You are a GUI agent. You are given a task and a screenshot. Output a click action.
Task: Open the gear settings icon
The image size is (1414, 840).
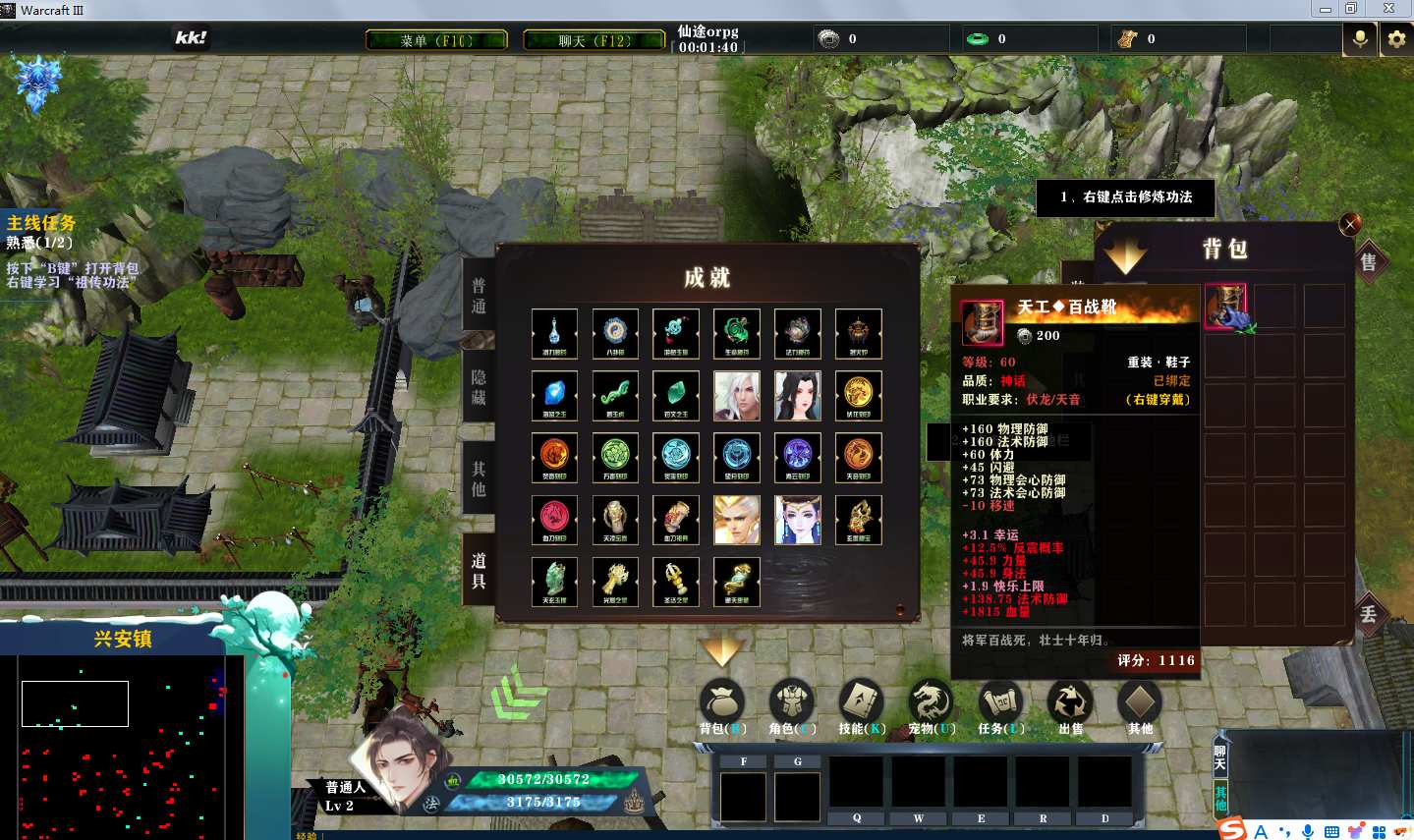click(x=1396, y=39)
